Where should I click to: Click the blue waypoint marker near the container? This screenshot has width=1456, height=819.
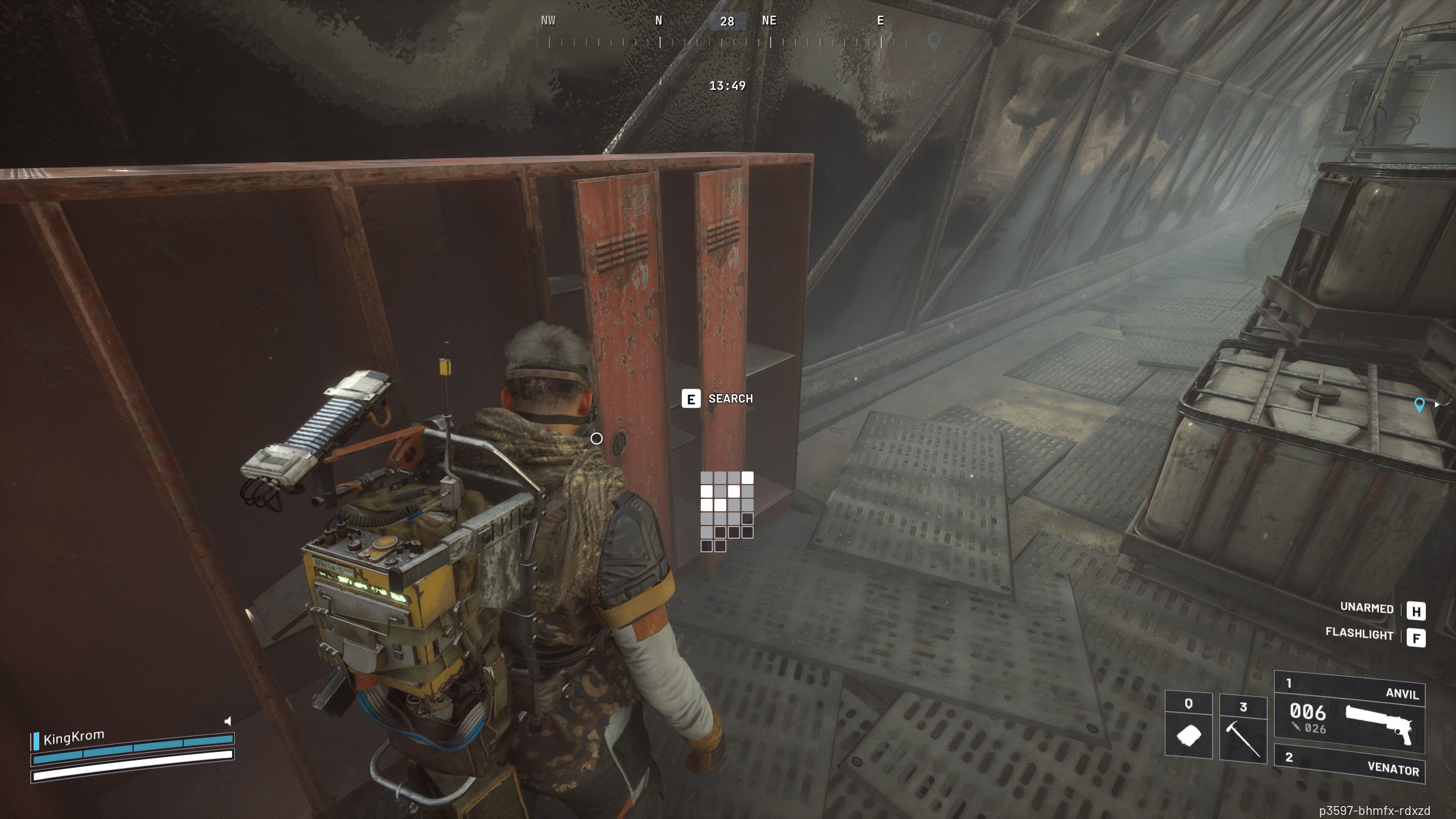(1420, 406)
